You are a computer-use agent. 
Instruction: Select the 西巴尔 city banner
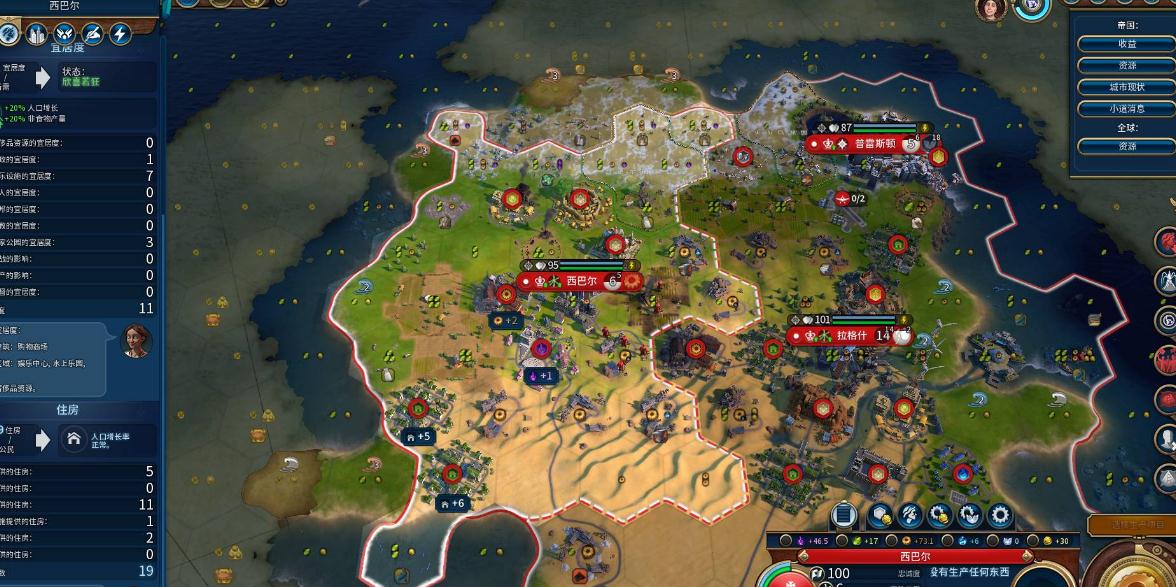[x=581, y=282]
